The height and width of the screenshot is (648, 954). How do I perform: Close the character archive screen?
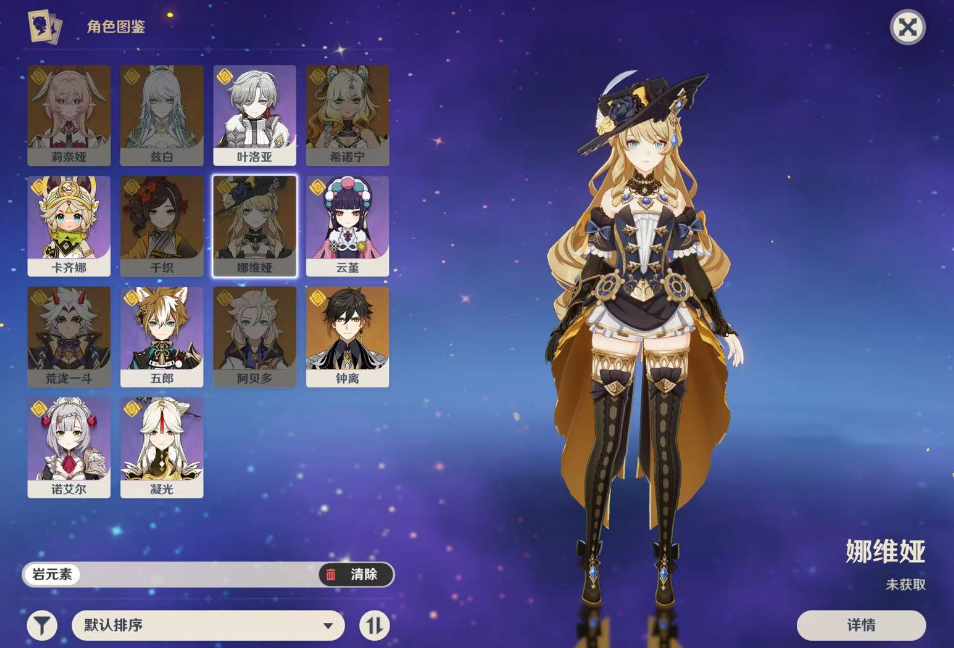coord(907,27)
